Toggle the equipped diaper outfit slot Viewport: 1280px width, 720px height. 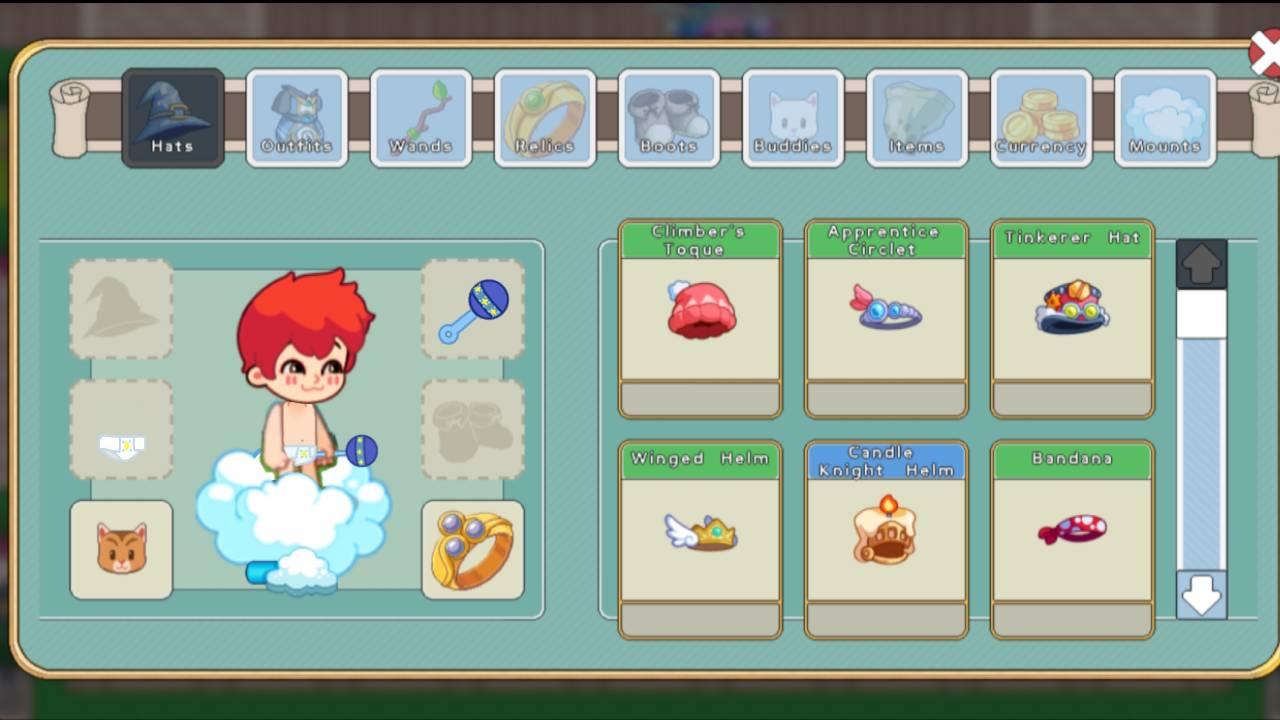coord(120,428)
